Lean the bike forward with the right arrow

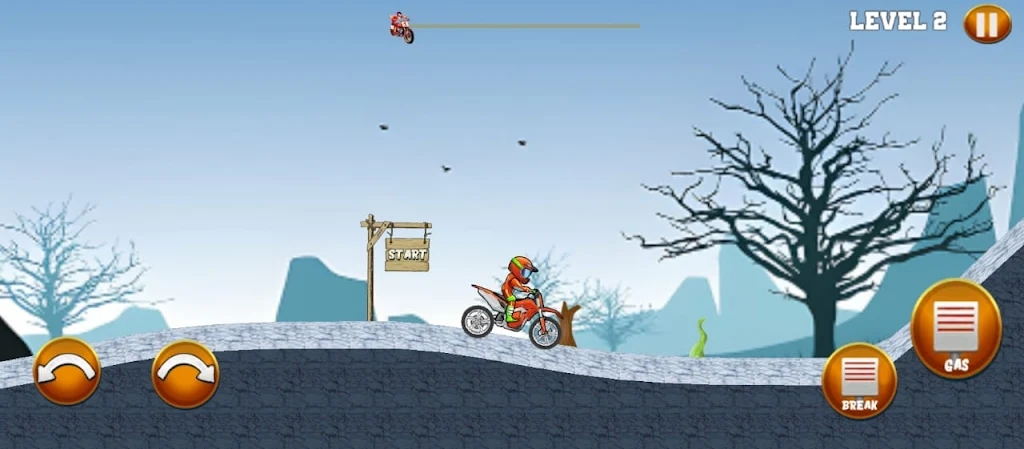(185, 373)
